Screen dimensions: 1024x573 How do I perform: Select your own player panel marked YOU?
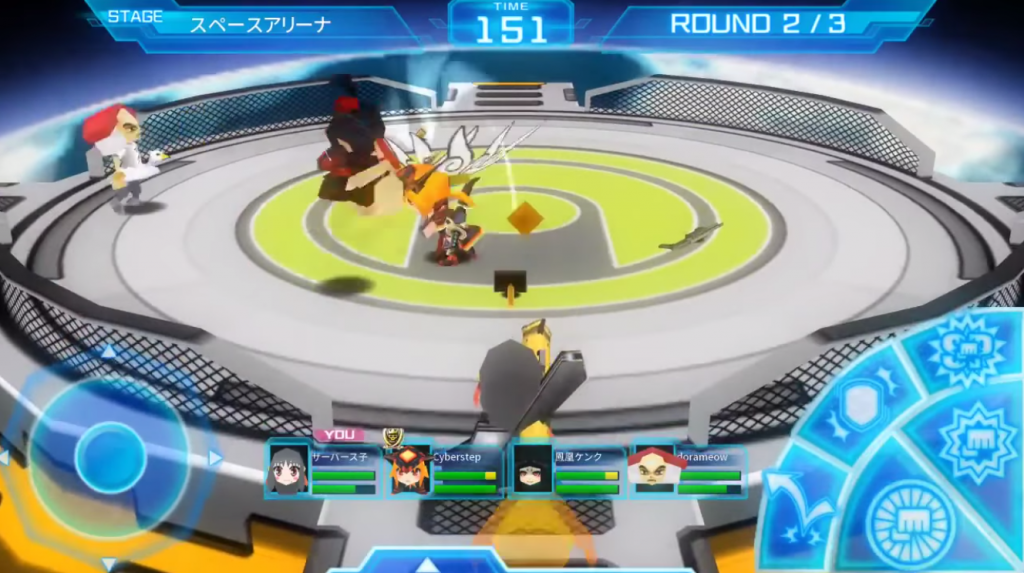tap(321, 470)
